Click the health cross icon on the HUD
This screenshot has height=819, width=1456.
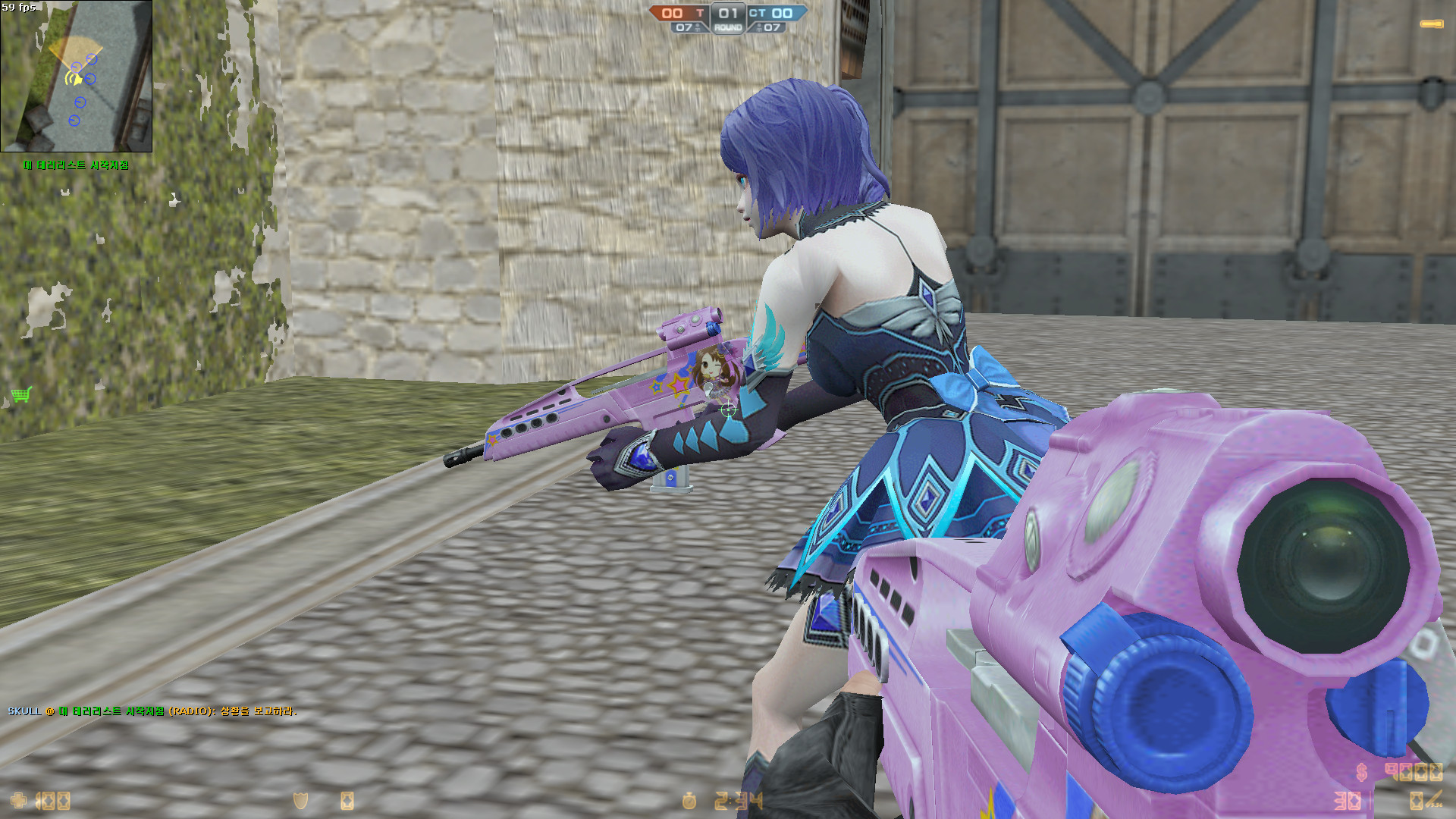19,800
